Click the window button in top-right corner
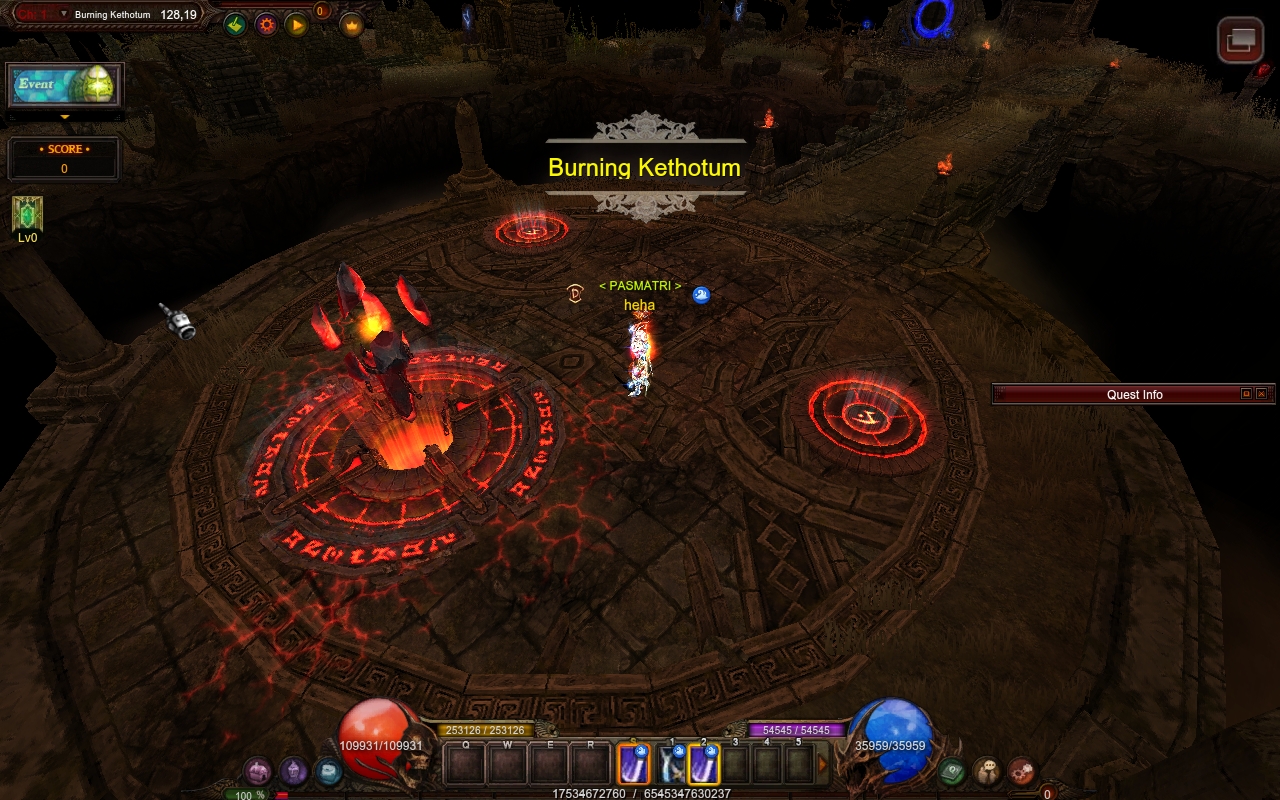This screenshot has height=800, width=1280. [1240, 40]
